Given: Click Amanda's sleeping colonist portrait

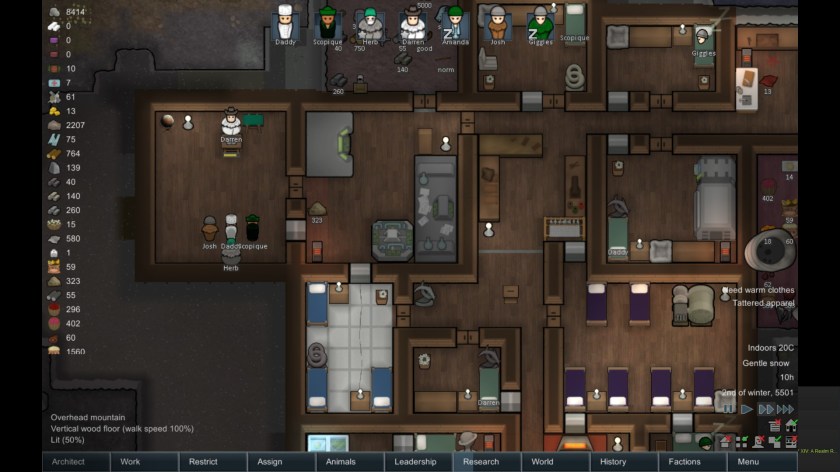Looking at the screenshot, I should pos(455,23).
